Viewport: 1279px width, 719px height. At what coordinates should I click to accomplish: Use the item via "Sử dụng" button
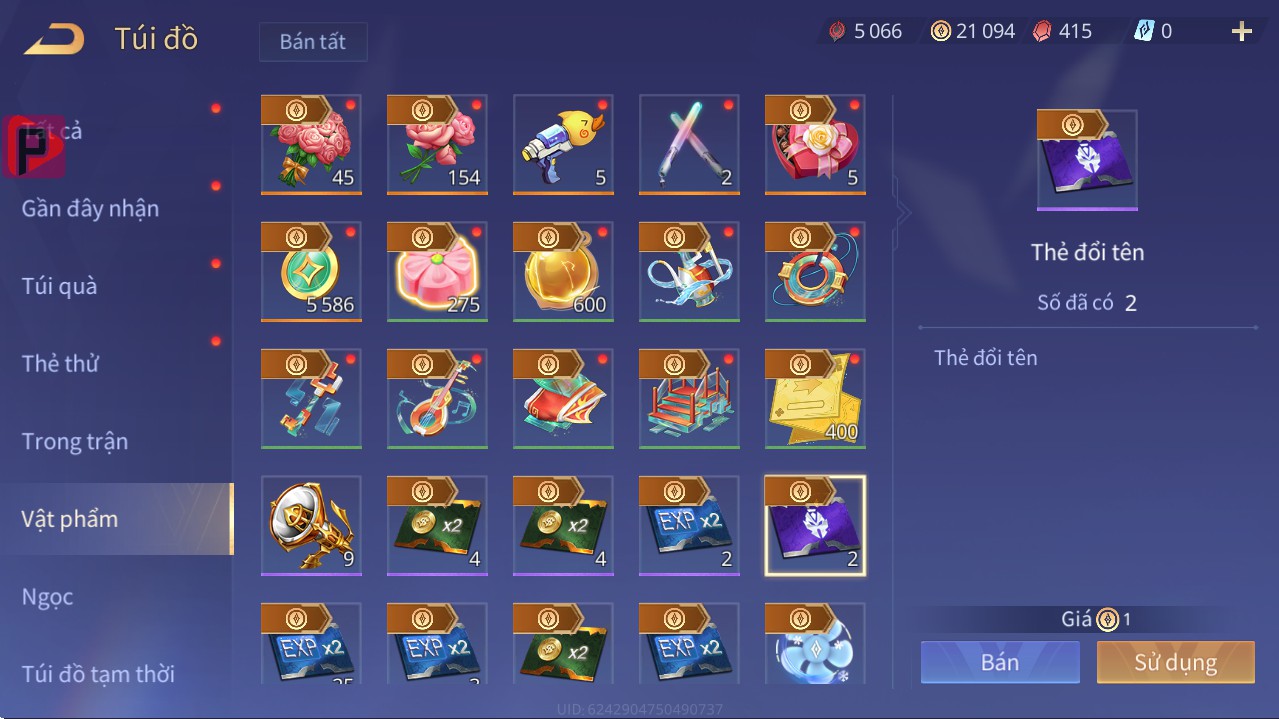pyautogui.click(x=1175, y=662)
